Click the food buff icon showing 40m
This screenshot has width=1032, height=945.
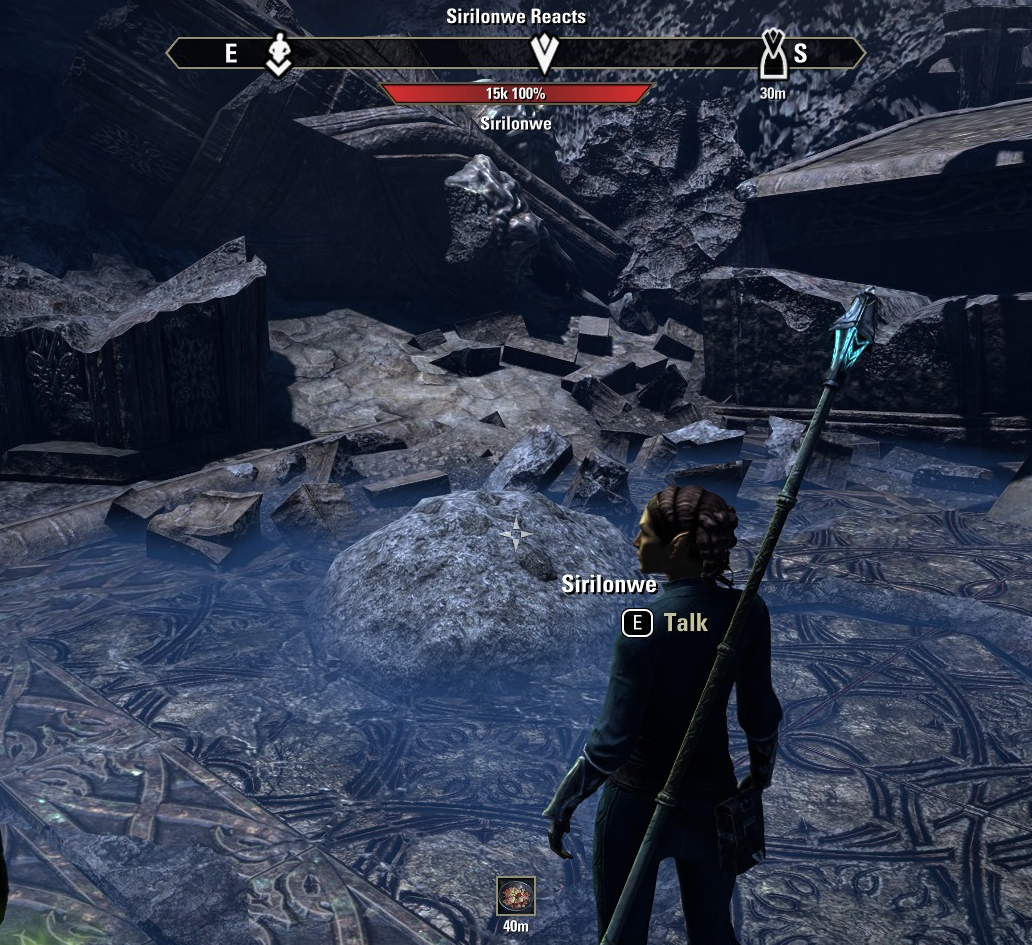click(515, 896)
